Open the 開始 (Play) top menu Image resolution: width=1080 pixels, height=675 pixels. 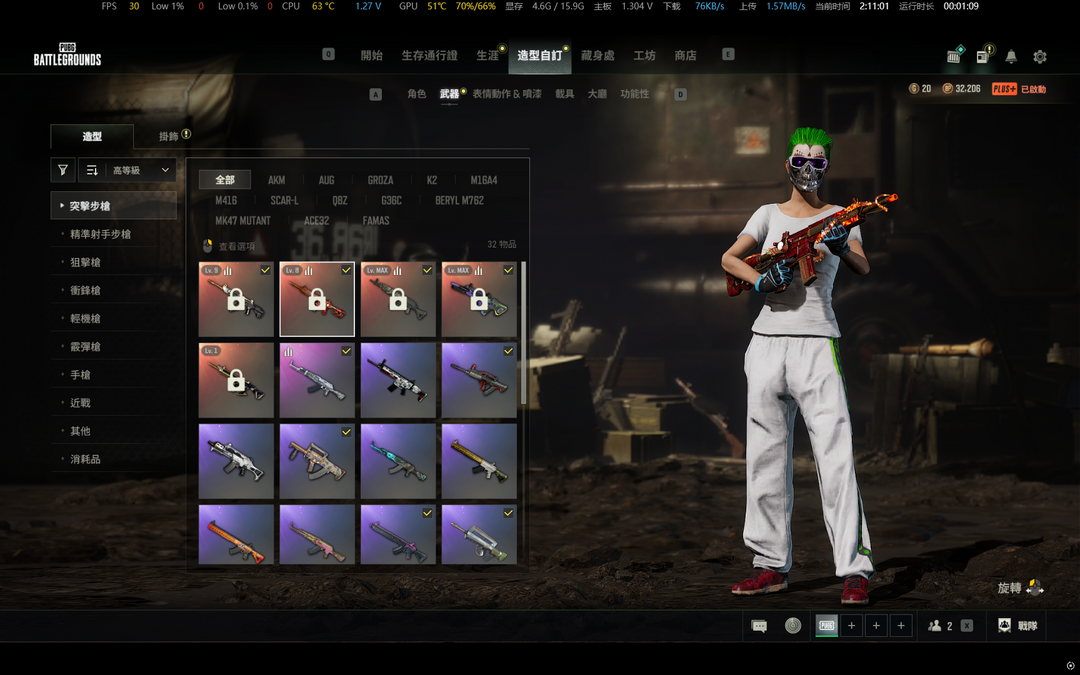click(371, 56)
